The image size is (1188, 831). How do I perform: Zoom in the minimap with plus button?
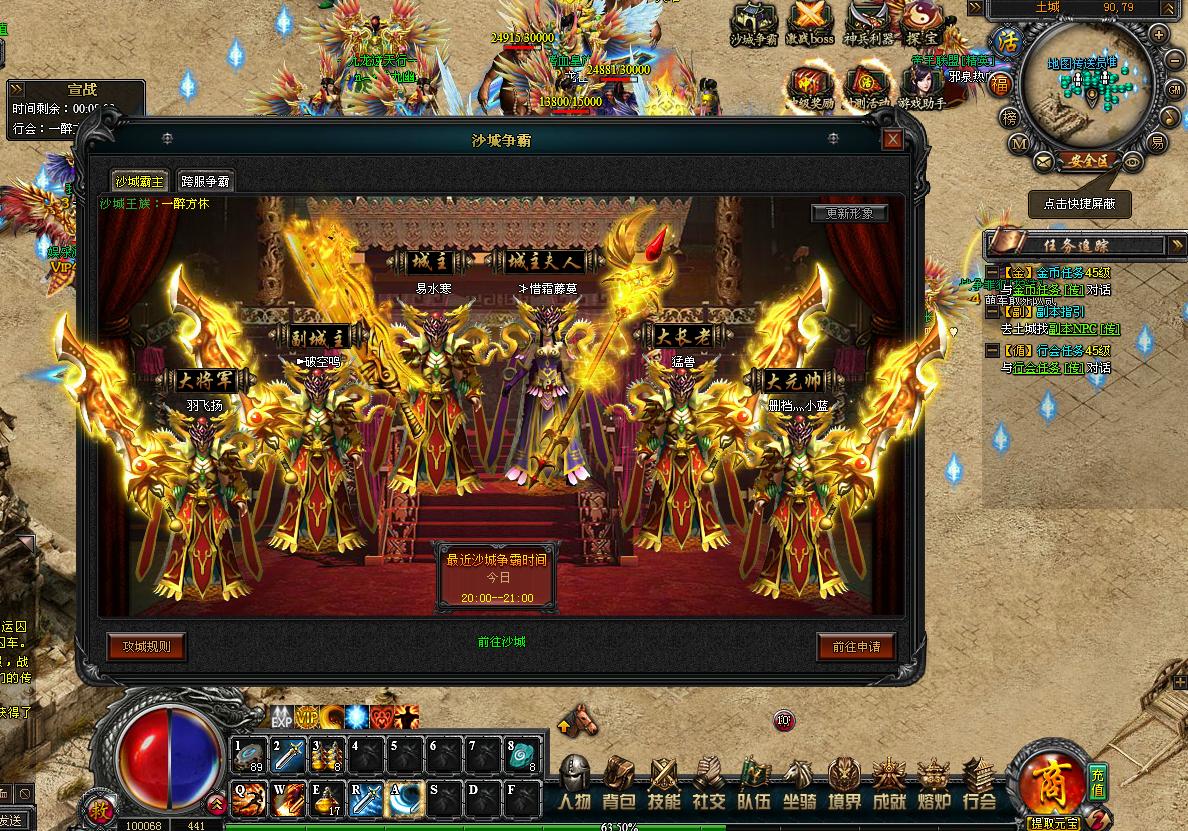pyautogui.click(x=1159, y=33)
